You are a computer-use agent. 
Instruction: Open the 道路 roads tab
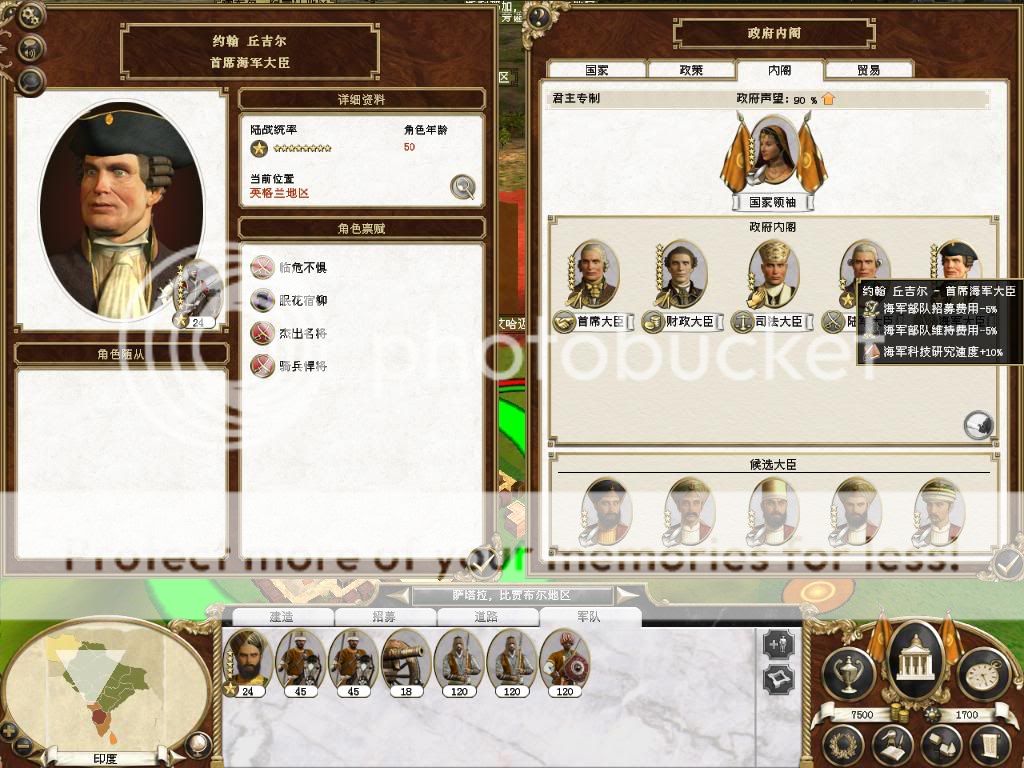(486, 617)
